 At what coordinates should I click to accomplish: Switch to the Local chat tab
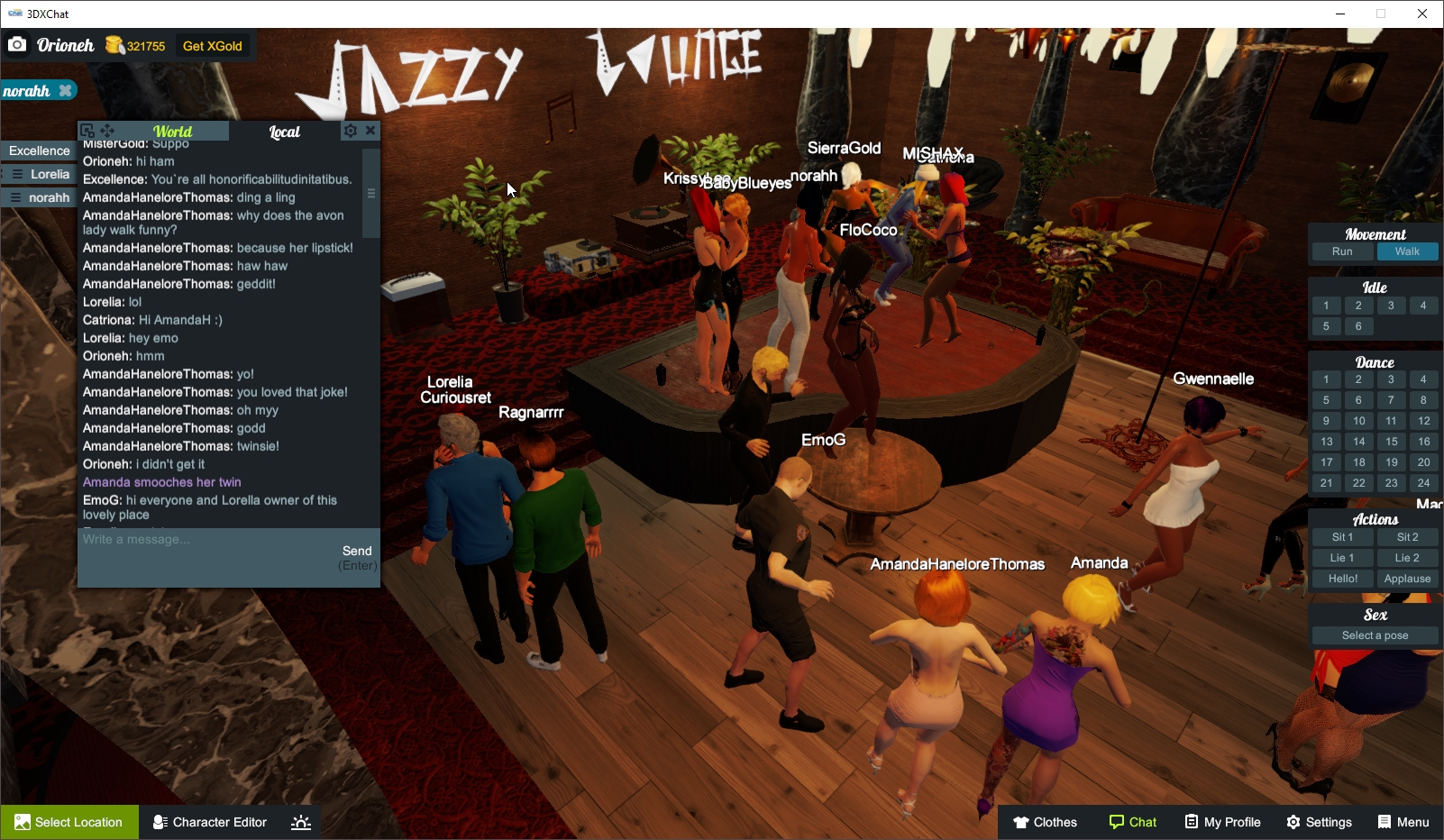285,131
